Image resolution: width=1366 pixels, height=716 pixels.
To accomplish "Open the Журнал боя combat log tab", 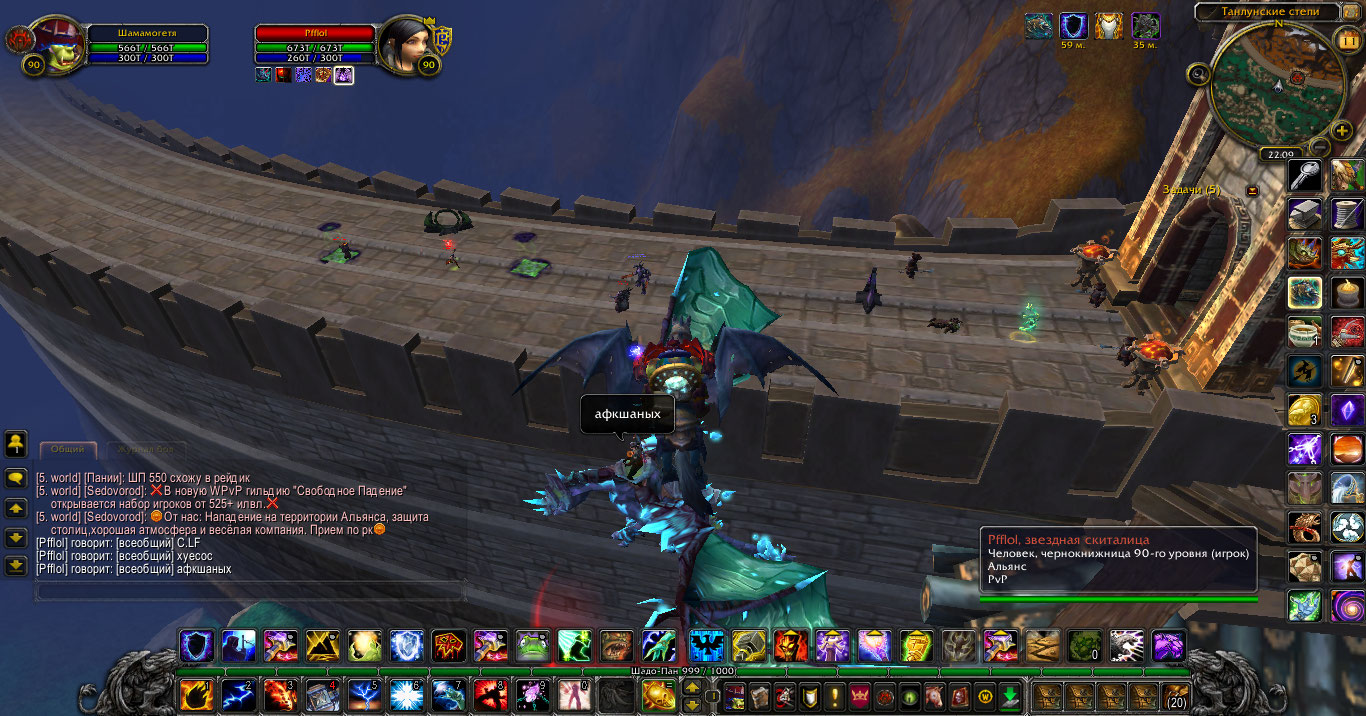I will point(146,450).
